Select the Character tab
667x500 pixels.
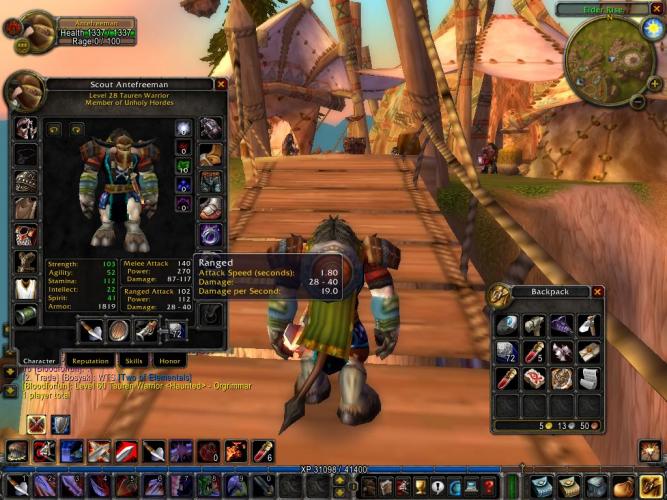coord(39,360)
